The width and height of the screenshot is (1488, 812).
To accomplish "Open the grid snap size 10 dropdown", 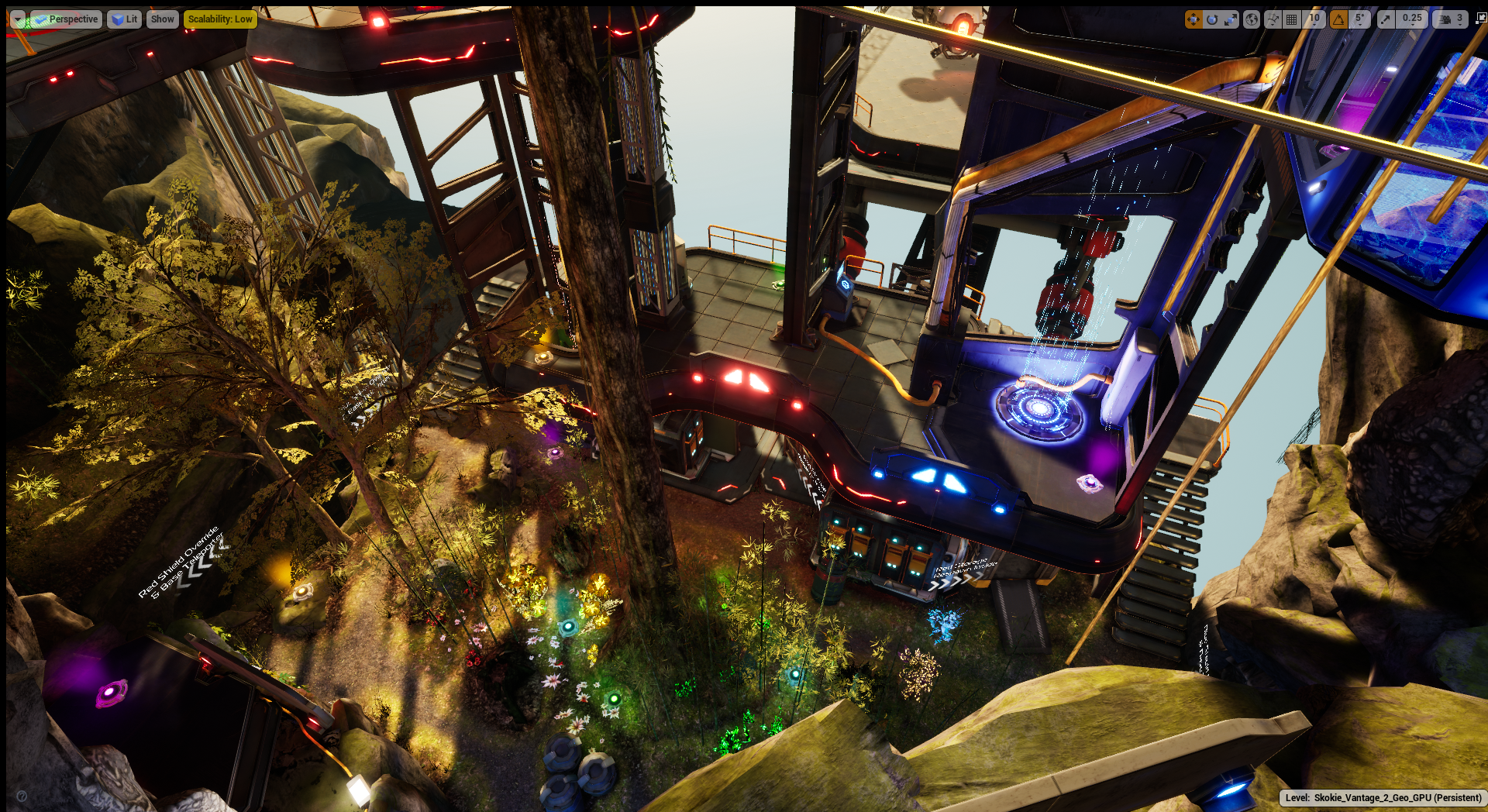I will tap(1314, 19).
